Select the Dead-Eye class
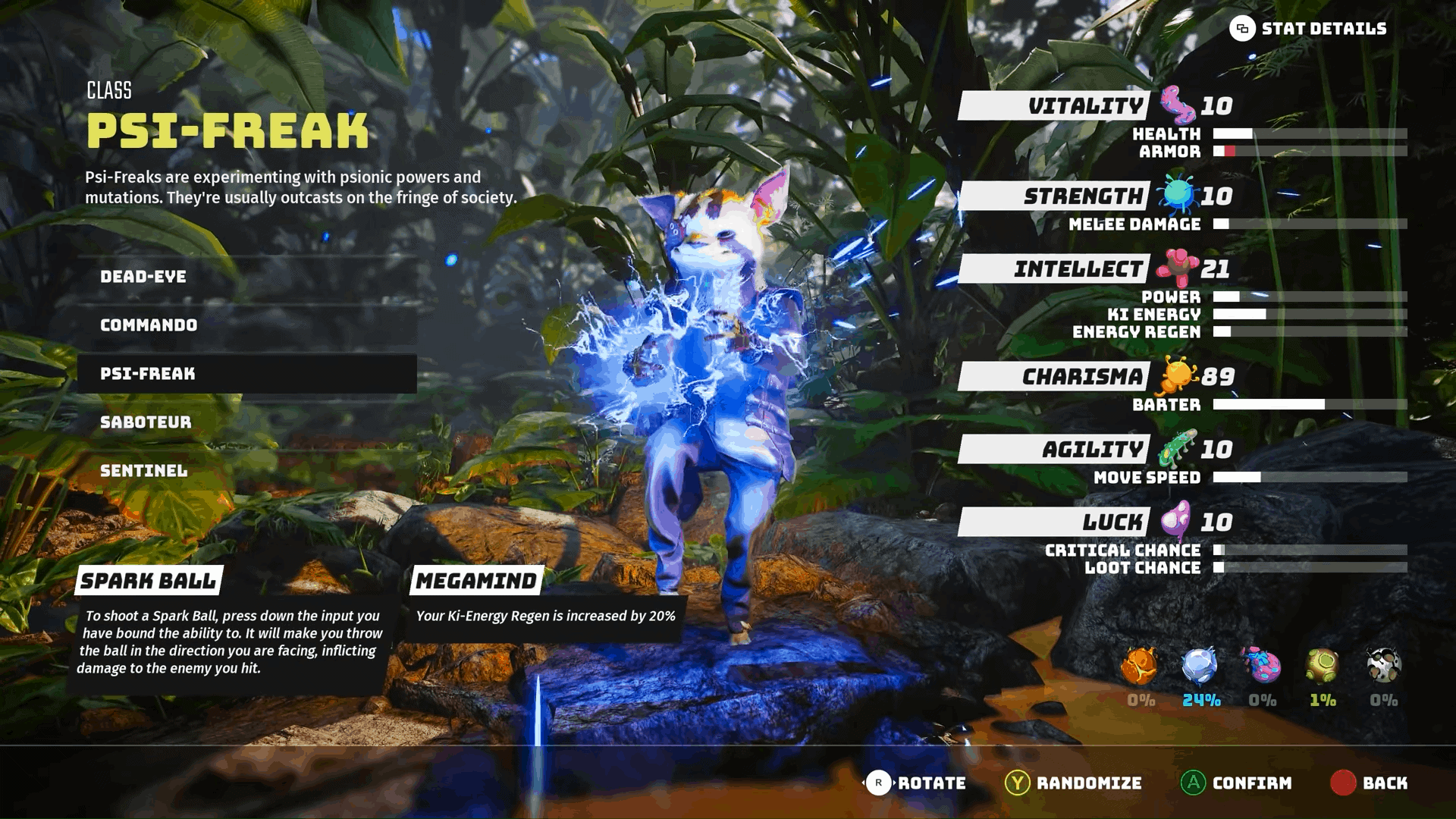Image resolution: width=1456 pixels, height=819 pixels. (143, 276)
